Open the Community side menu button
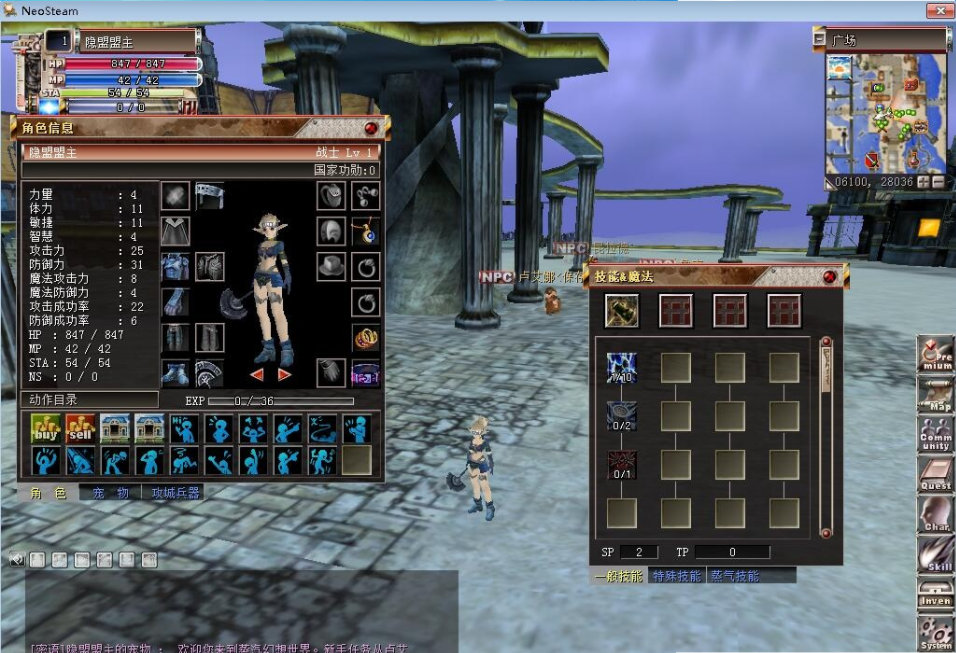This screenshot has height=653, width=956. [936, 436]
